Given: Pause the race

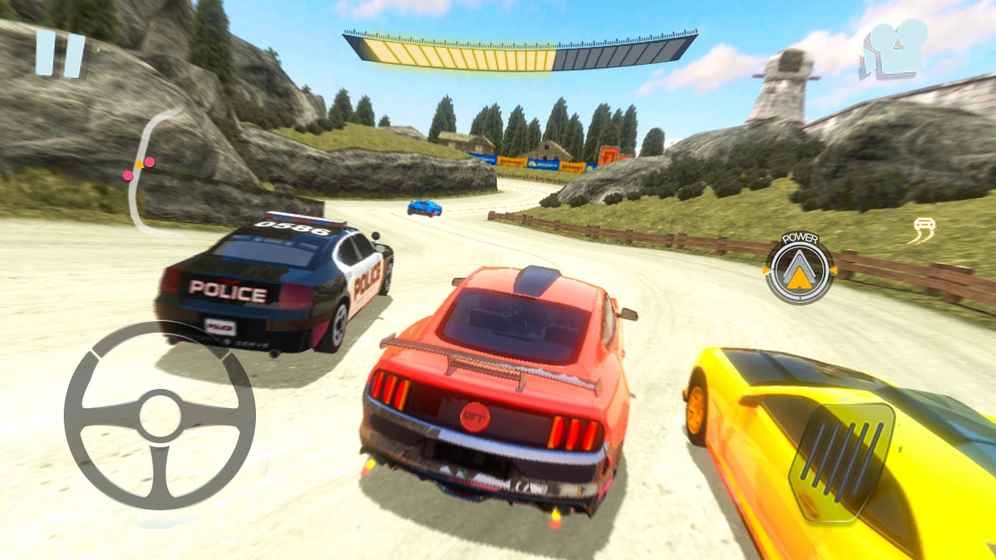Looking at the screenshot, I should pos(60,53).
